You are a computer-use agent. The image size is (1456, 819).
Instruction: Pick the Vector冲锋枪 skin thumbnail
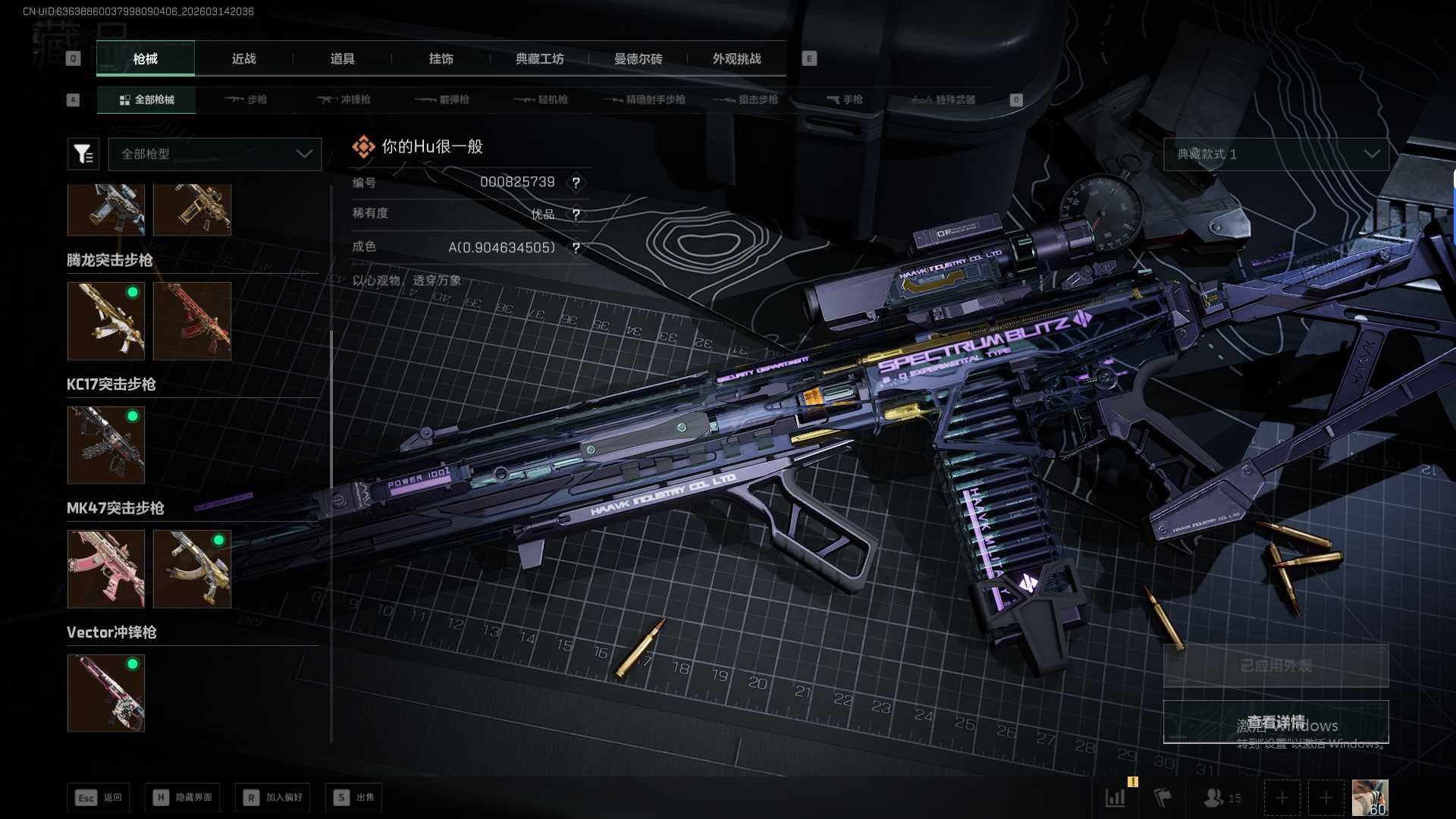(106, 693)
